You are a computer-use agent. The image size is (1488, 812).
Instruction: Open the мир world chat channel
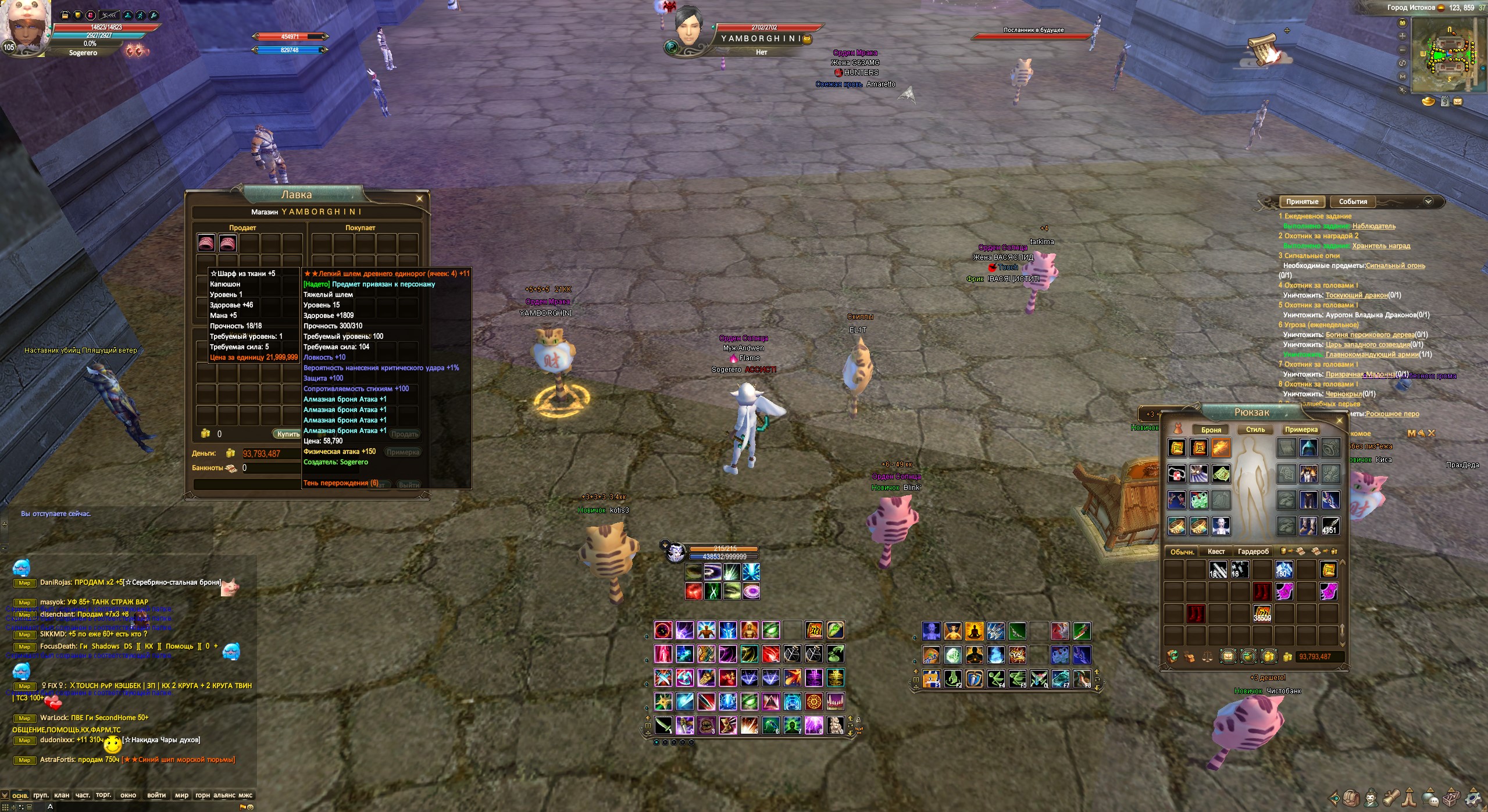click(x=181, y=795)
